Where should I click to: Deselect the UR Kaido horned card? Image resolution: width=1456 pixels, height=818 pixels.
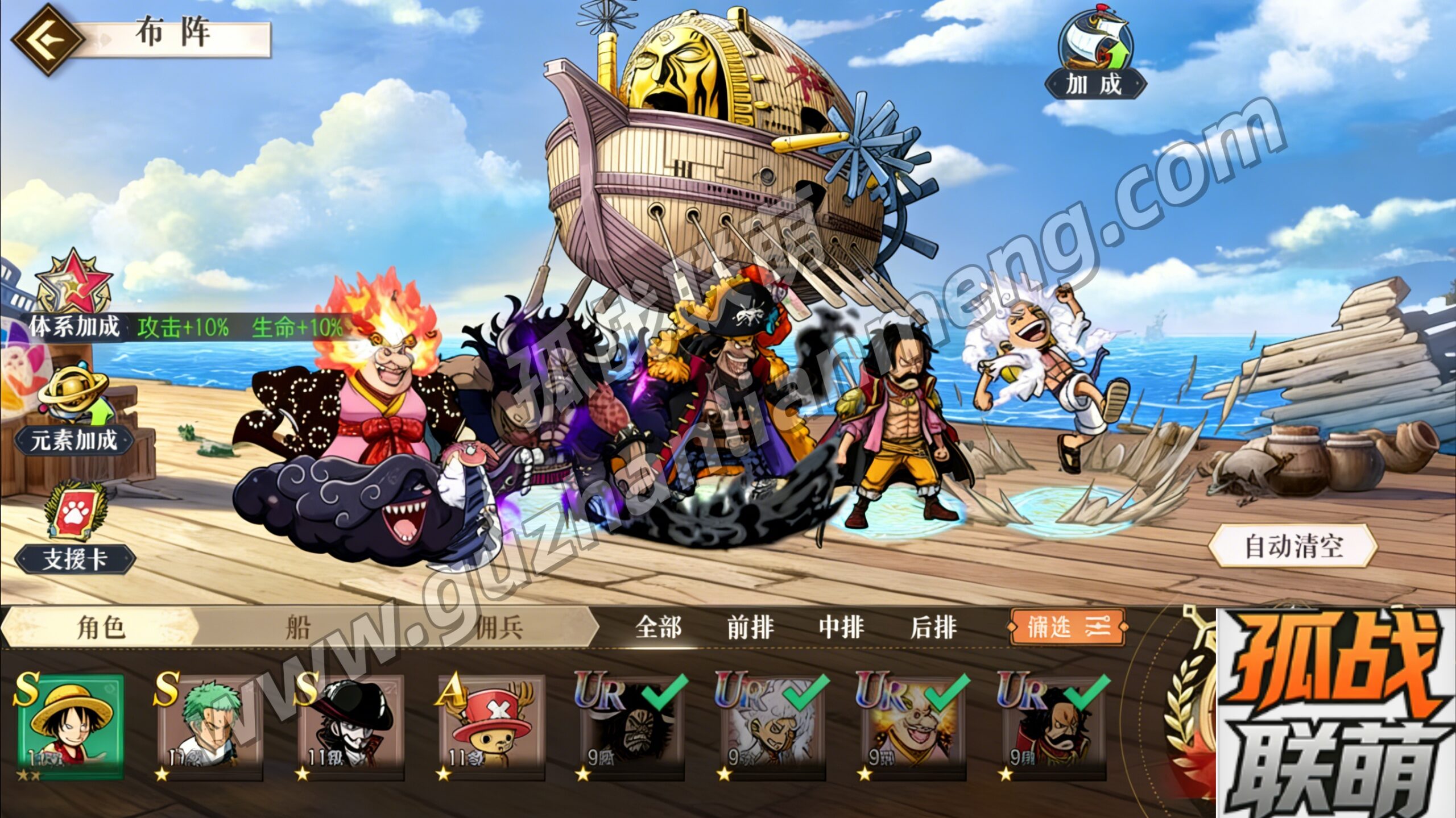pyautogui.click(x=632, y=726)
